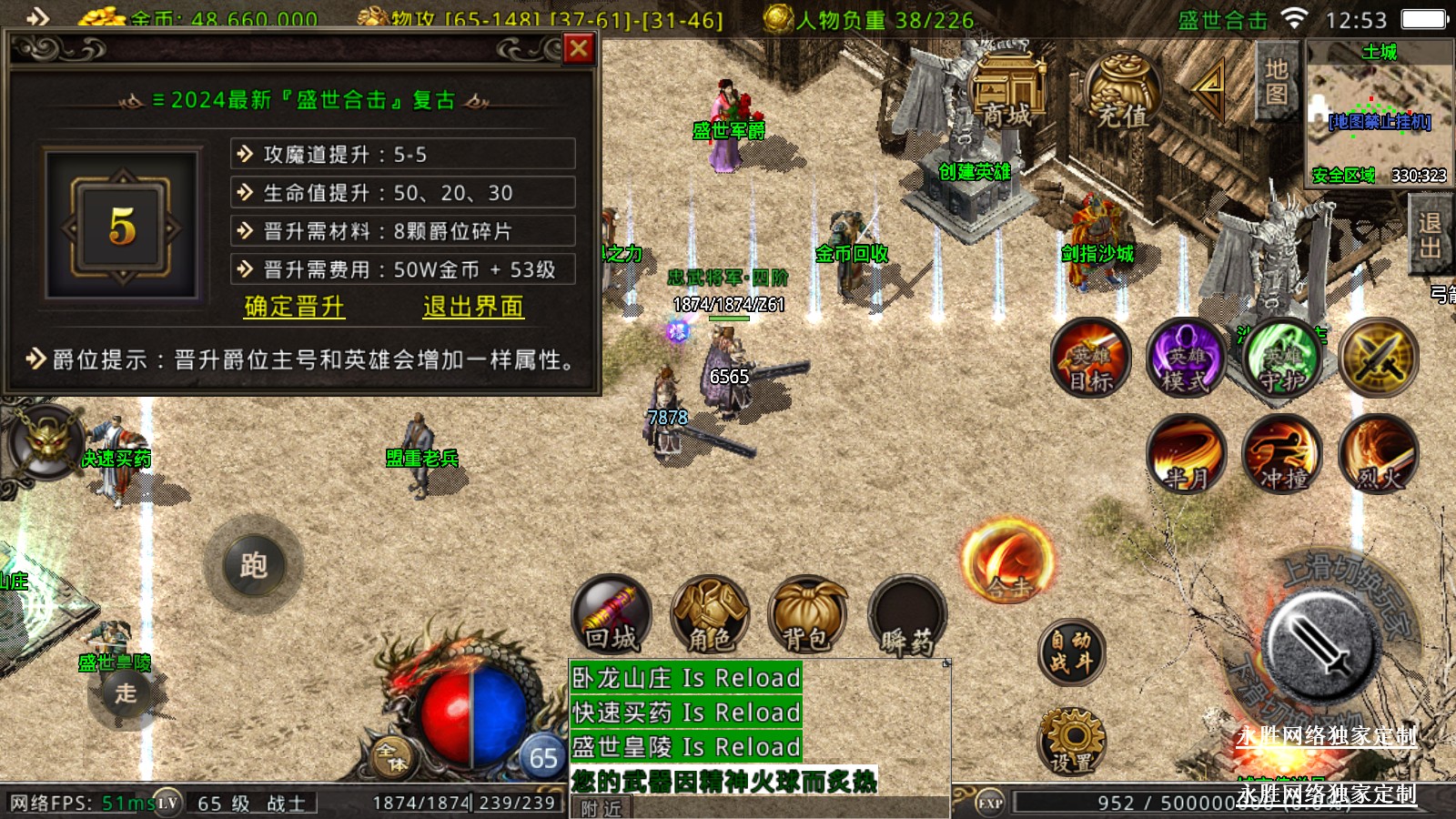1456x819 pixels.
Task: Toggle 自动战斗 auto battle
Action: coord(1071,652)
